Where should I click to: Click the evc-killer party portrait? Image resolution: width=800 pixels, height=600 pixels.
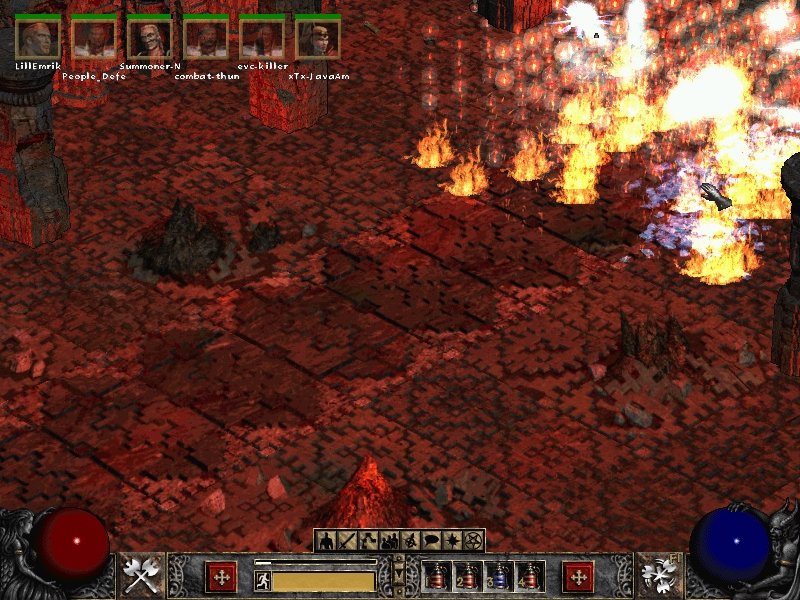pyautogui.click(x=262, y=38)
